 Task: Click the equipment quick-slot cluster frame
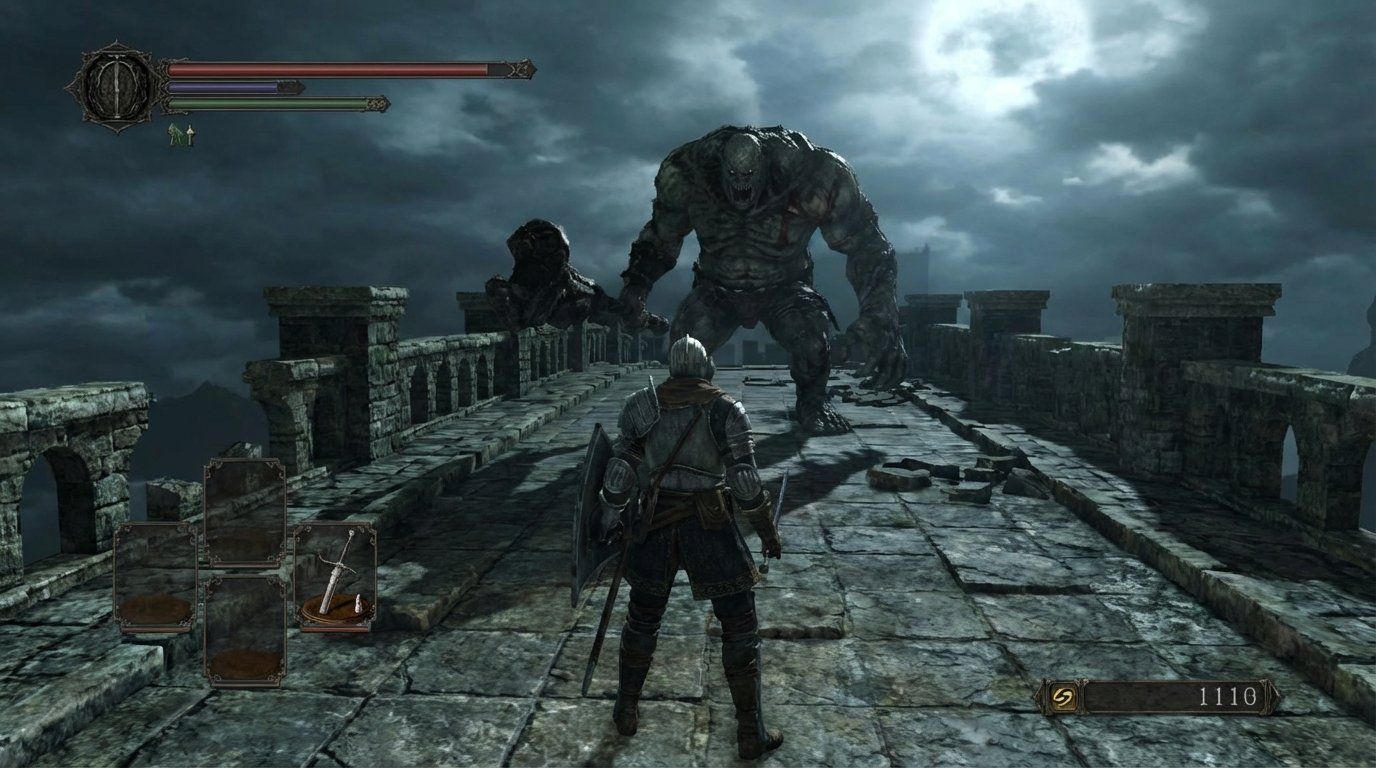tap(245, 570)
